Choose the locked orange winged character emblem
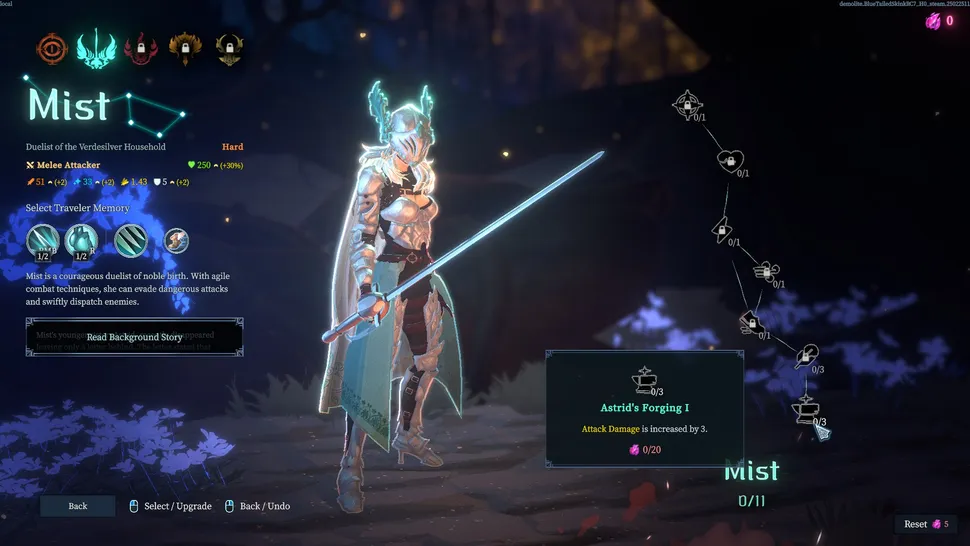The image size is (970, 546). point(185,46)
